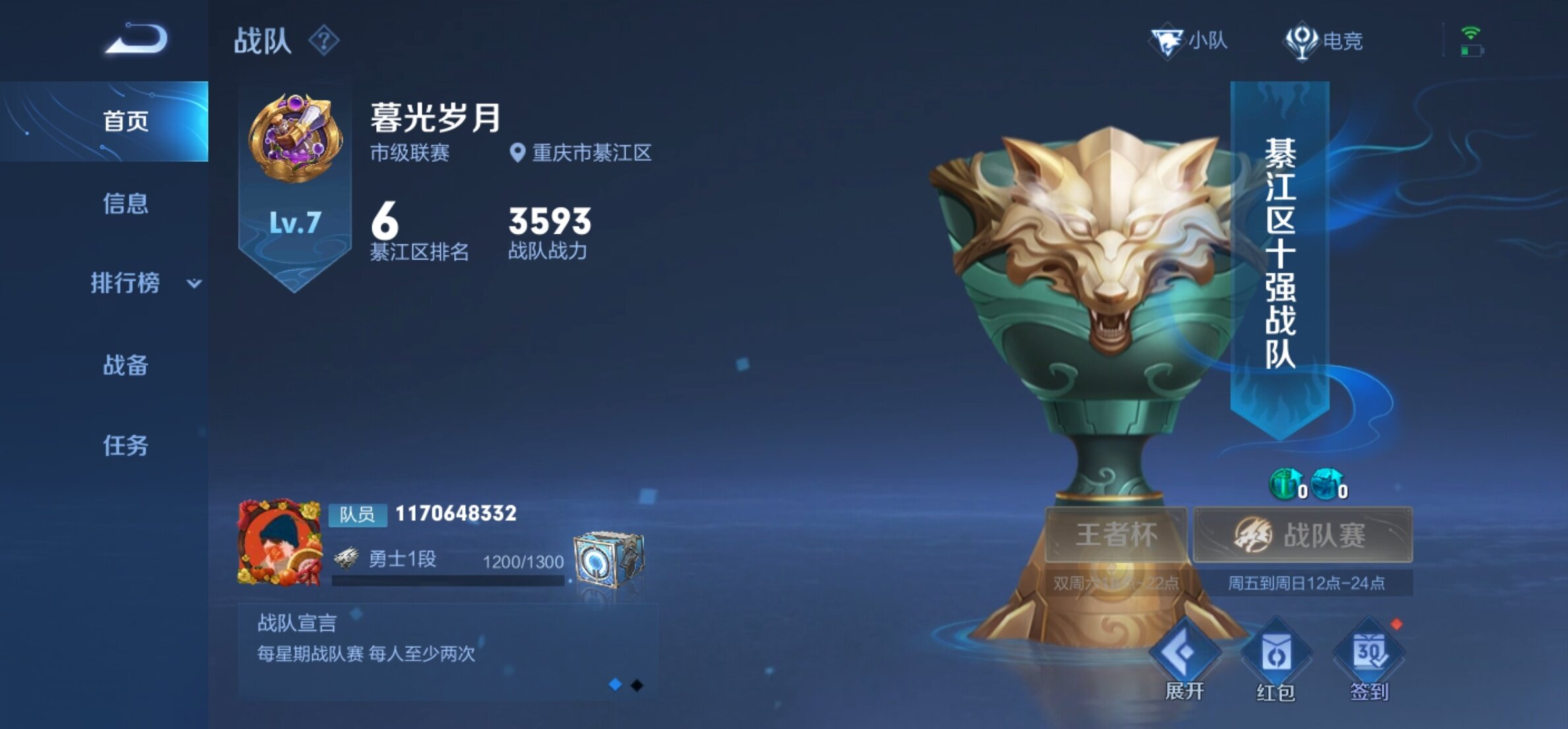View the player avatar profile
The width and height of the screenshot is (1568, 729).
point(280,543)
